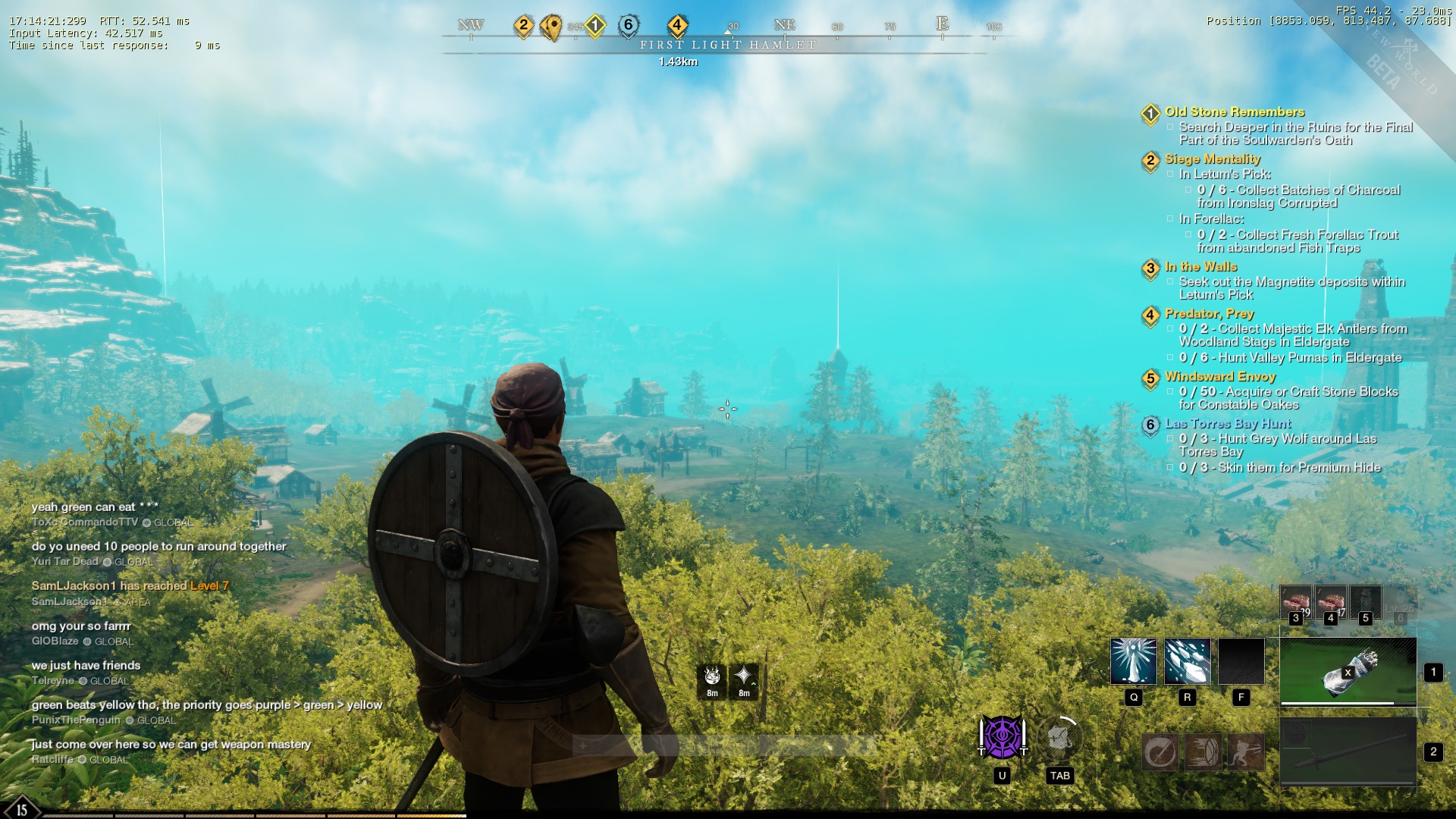Open the Las Torres Bay Hunt quest

(x=1227, y=424)
